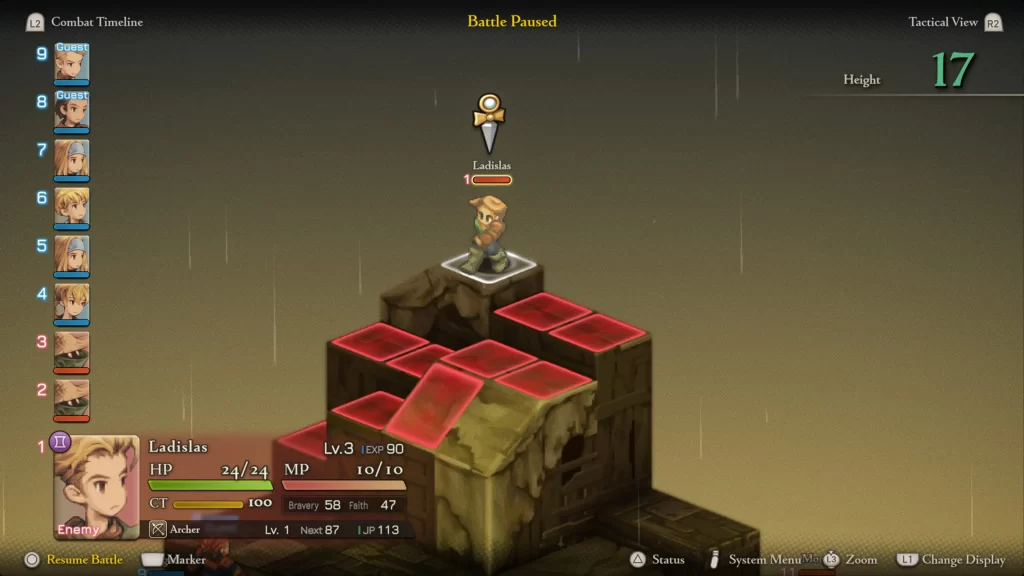Select turn 8 guest portrait in timeline
Viewport: 1024px width, 576px height.
(72, 111)
